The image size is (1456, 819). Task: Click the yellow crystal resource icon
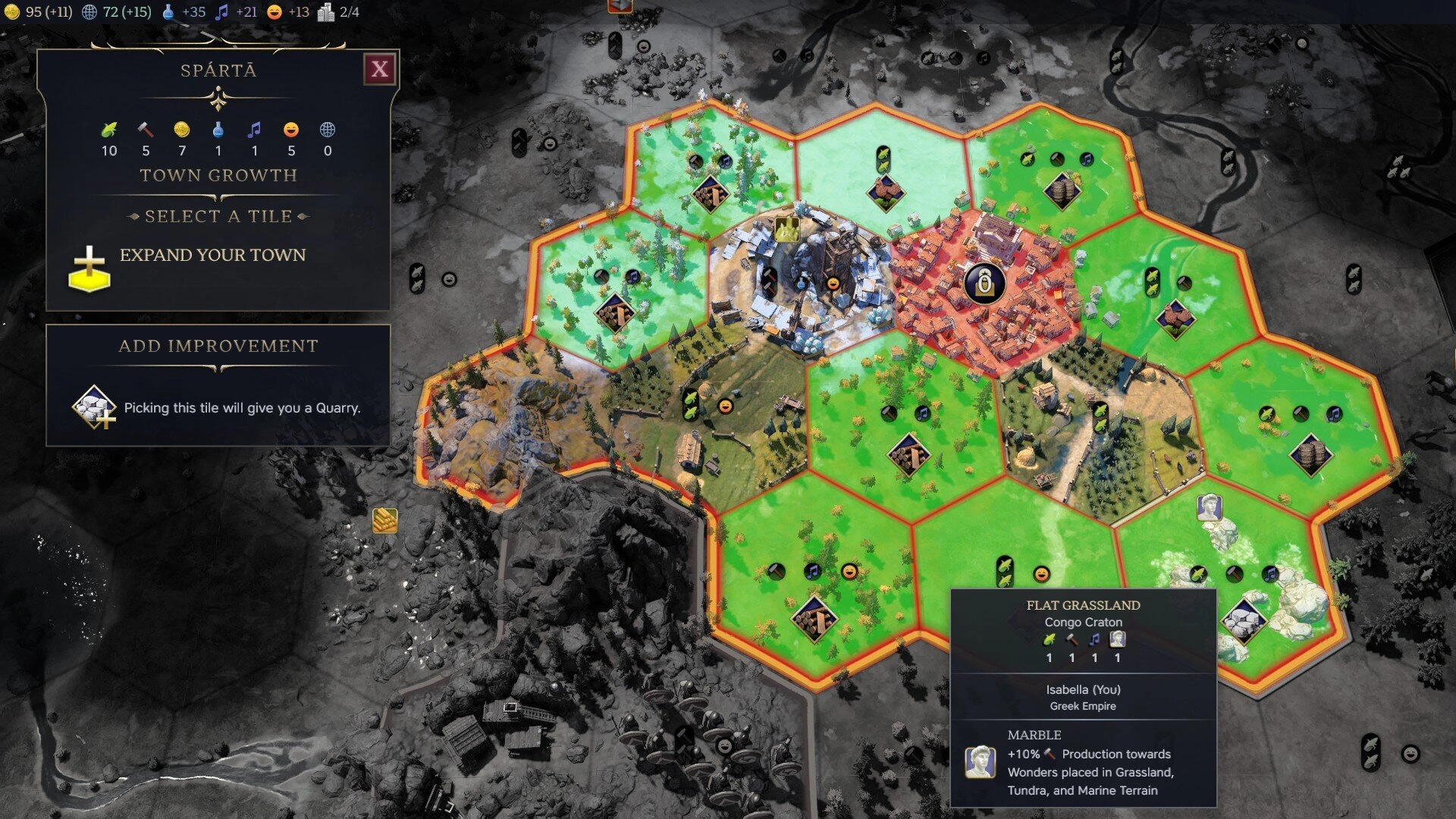click(786, 229)
